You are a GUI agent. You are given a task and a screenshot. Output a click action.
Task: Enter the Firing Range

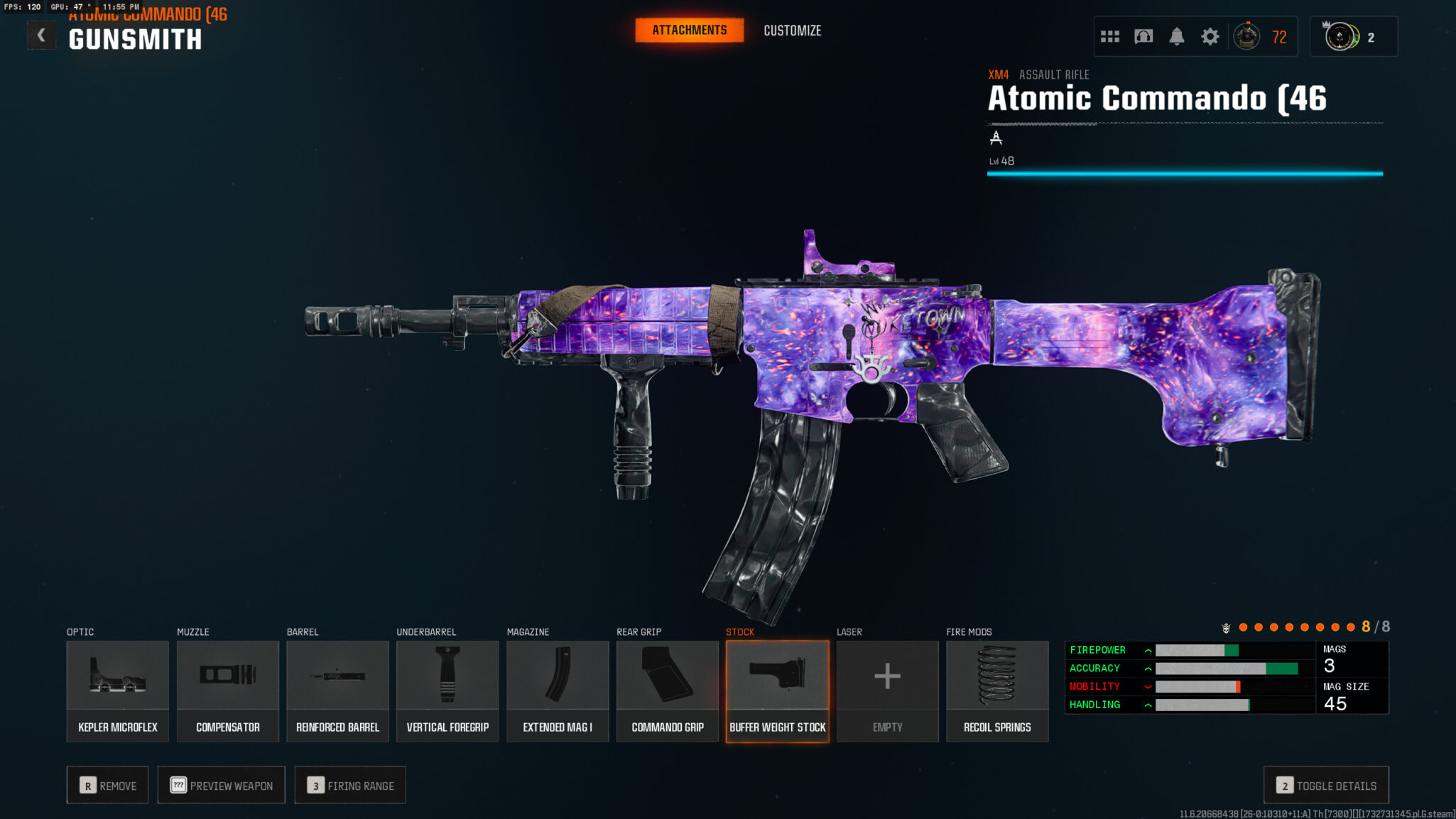(350, 785)
